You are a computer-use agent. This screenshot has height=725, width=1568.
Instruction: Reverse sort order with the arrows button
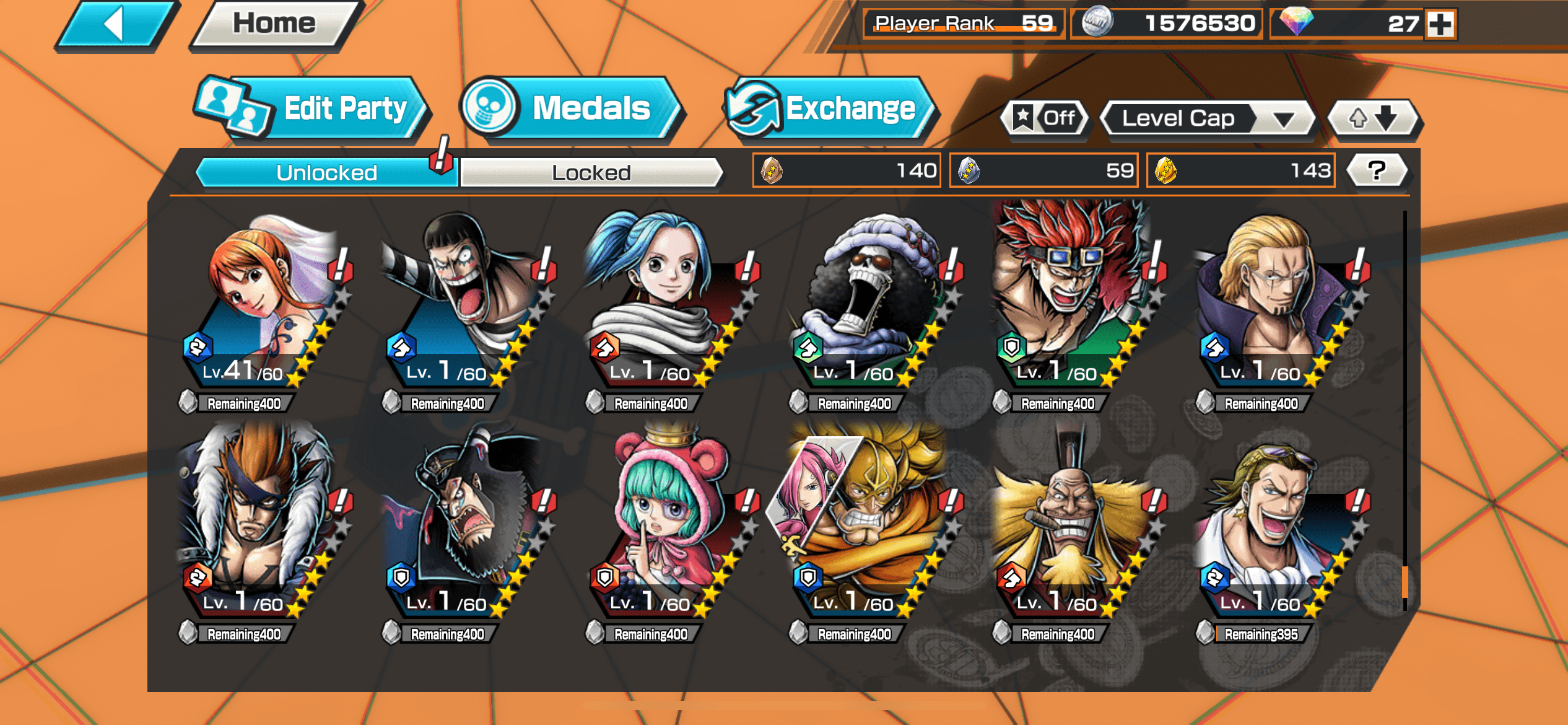1373,118
